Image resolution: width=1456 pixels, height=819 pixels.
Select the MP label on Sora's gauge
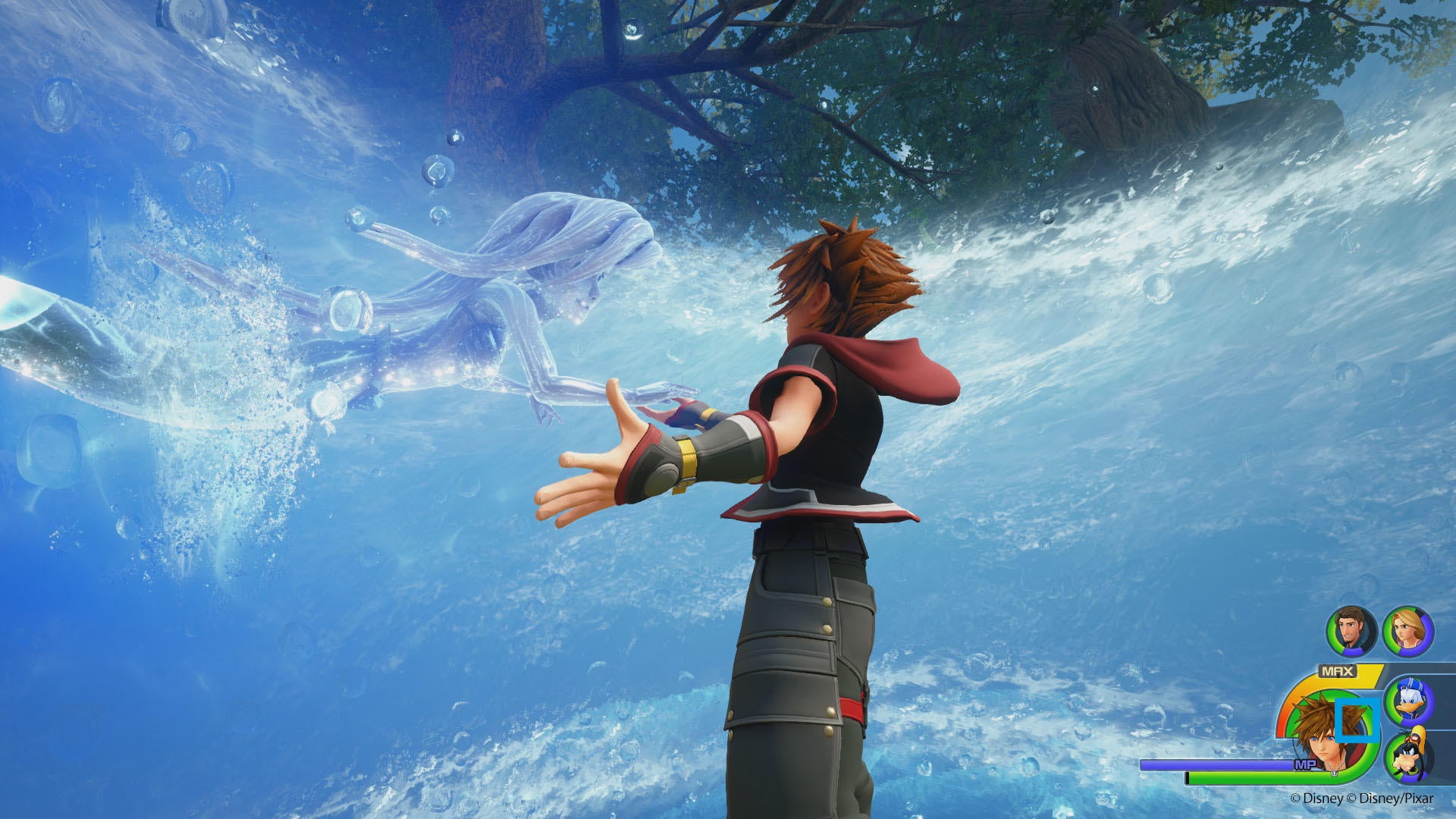click(1306, 763)
